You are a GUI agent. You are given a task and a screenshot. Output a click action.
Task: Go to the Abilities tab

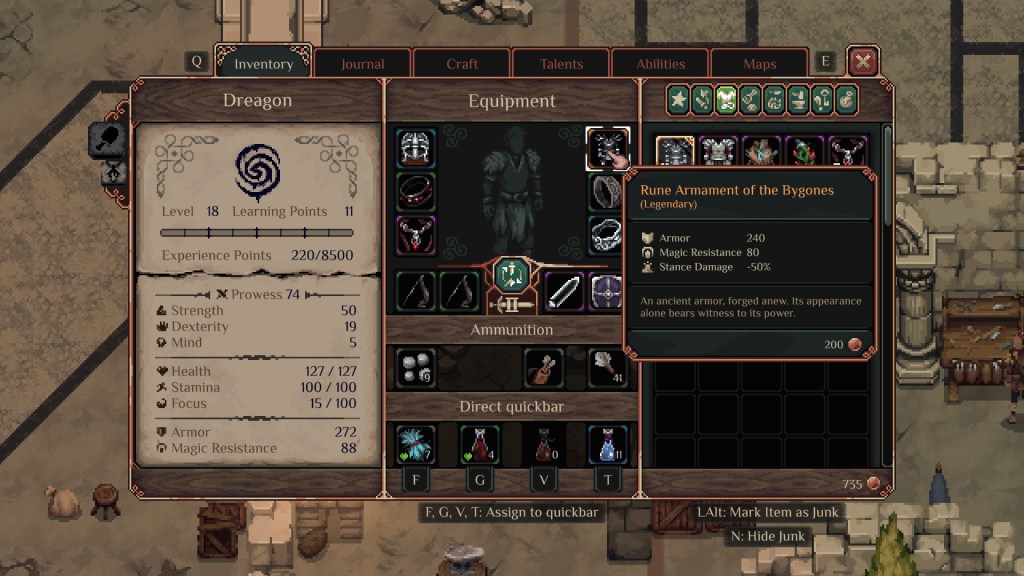pos(661,64)
